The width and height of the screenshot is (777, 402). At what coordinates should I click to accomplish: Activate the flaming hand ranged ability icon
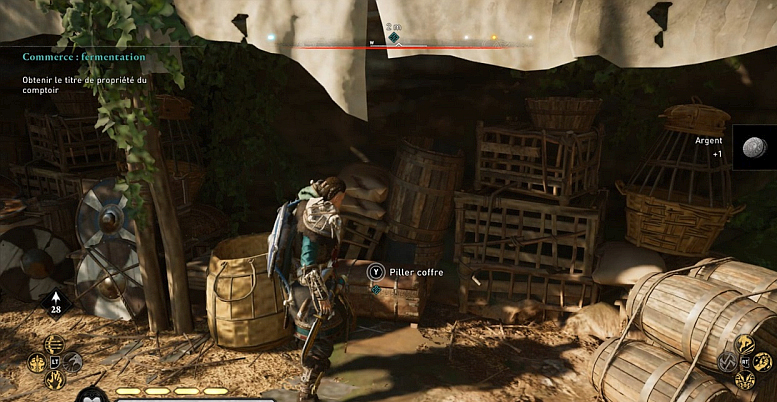pyautogui.click(x=55, y=380)
